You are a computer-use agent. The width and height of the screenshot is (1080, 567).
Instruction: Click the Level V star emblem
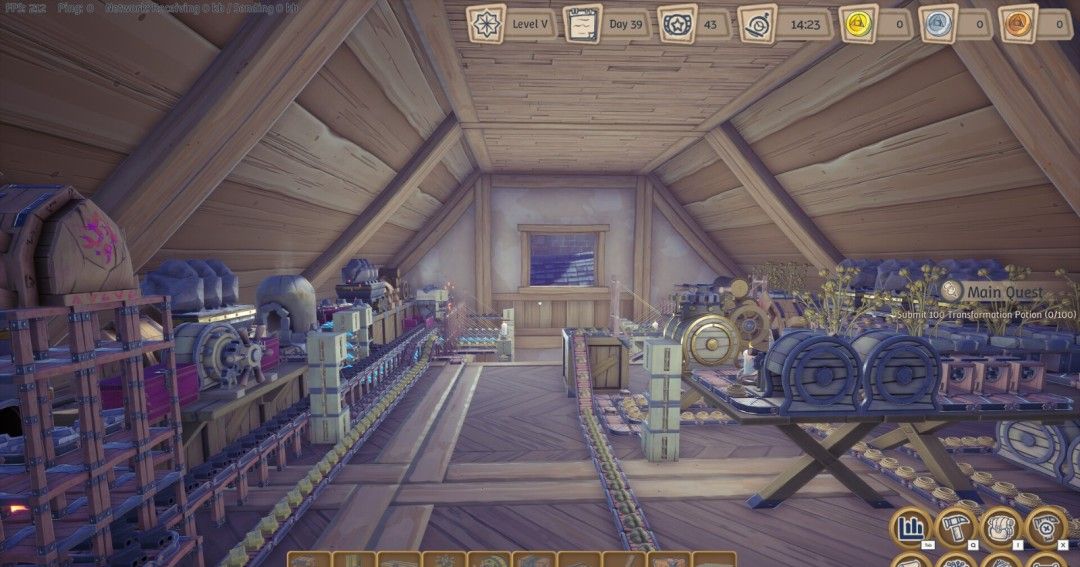(x=487, y=23)
